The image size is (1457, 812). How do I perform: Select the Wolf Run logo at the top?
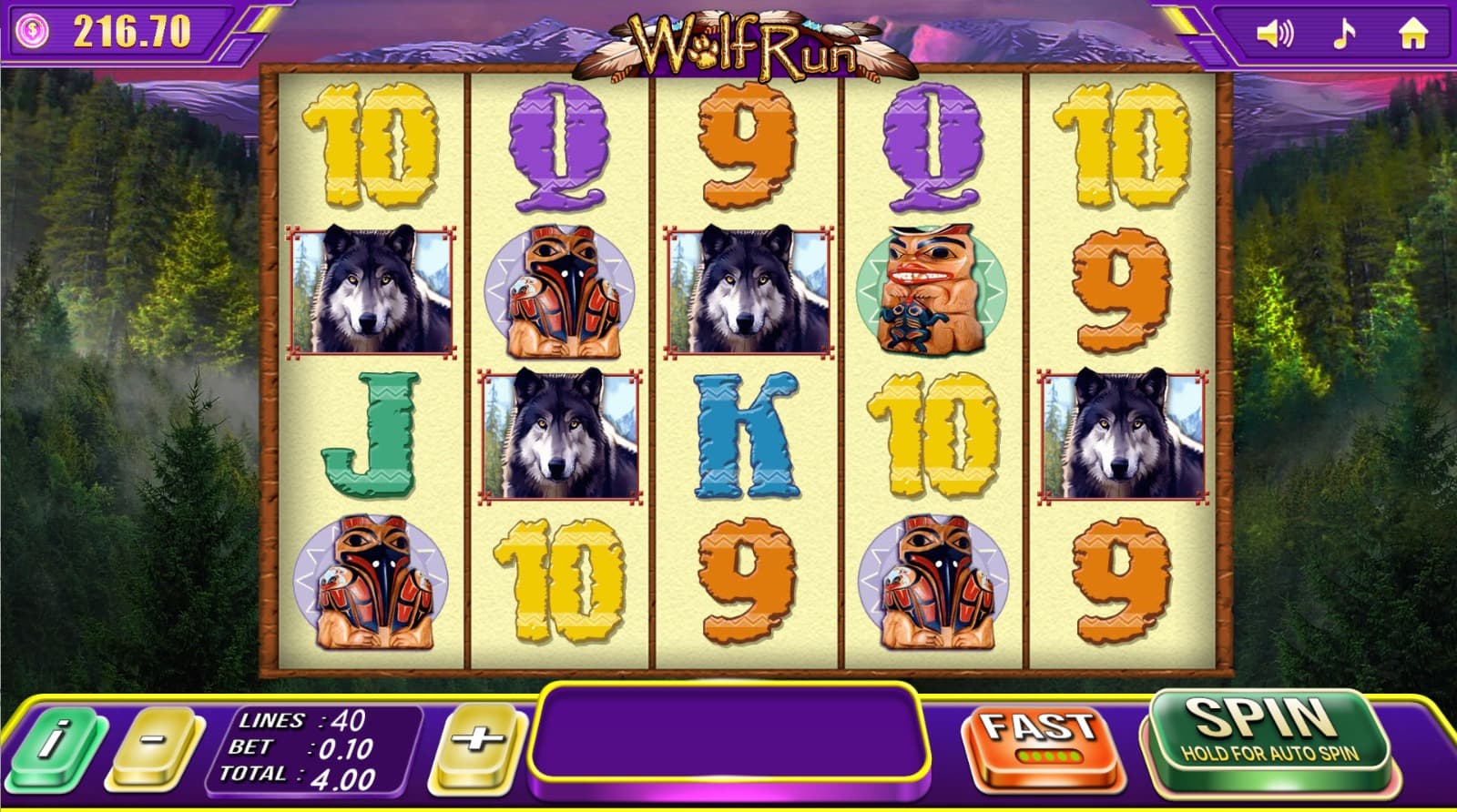tap(742, 41)
